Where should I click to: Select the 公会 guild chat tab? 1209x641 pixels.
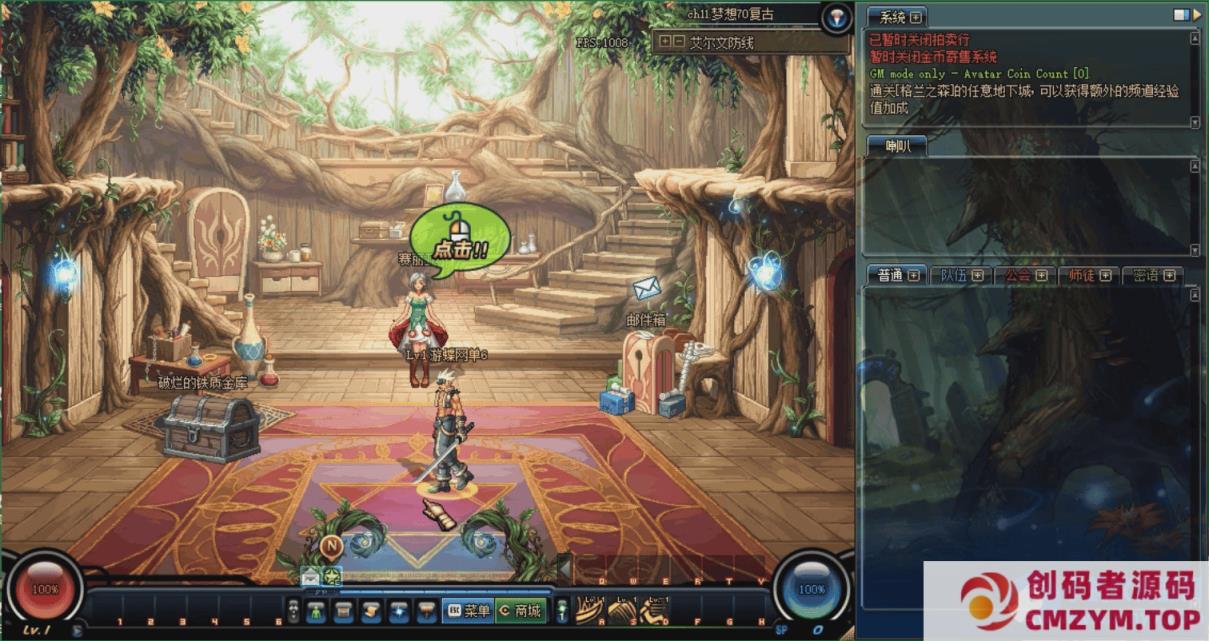coord(1024,275)
